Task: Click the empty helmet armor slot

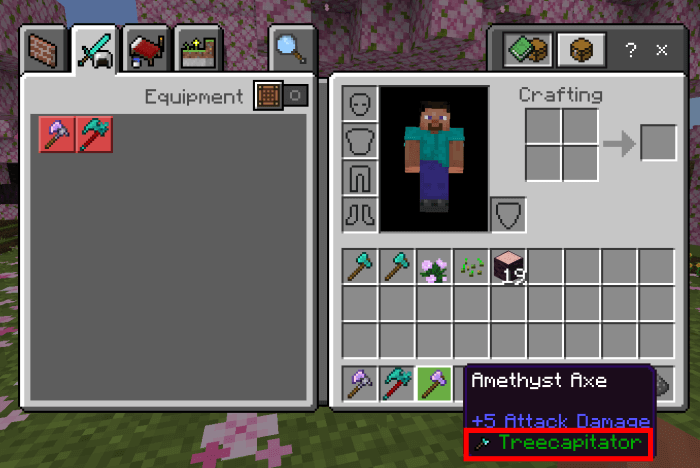Action: (360, 104)
